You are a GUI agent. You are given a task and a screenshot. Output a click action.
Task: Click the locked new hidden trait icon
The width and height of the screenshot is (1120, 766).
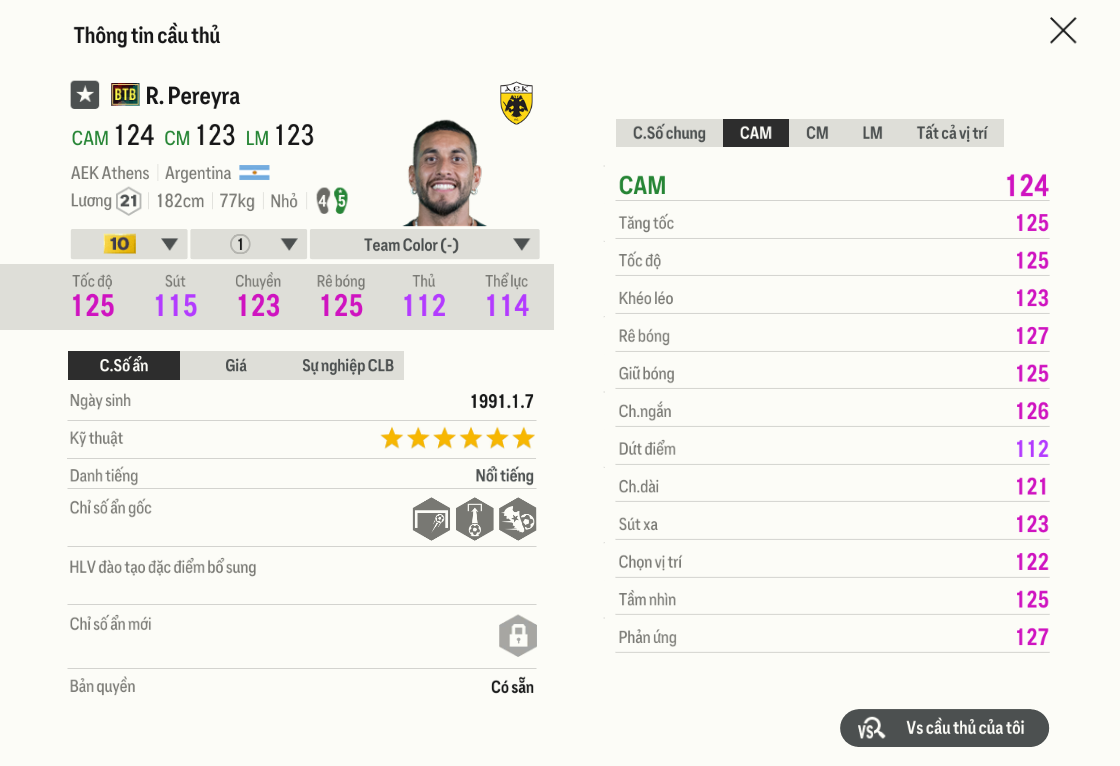(x=518, y=635)
